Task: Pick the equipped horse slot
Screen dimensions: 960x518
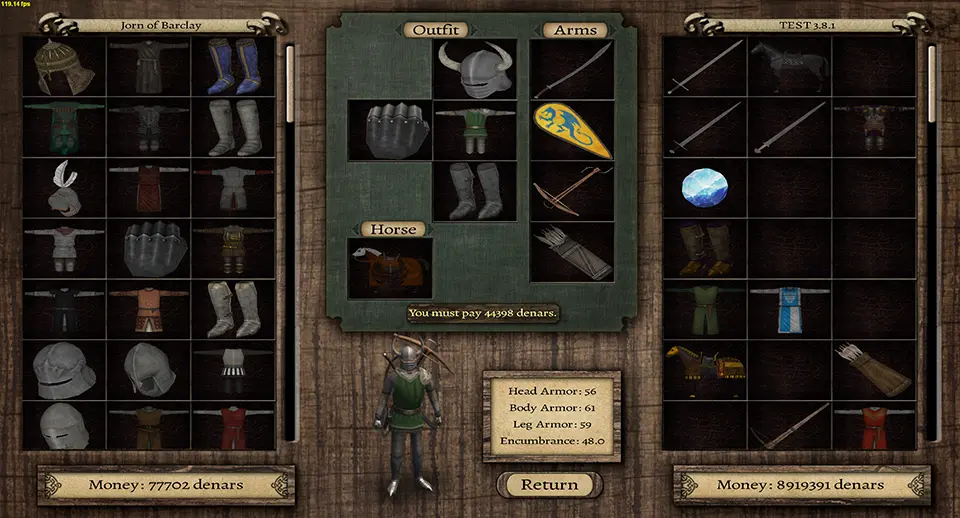Action: pos(389,268)
